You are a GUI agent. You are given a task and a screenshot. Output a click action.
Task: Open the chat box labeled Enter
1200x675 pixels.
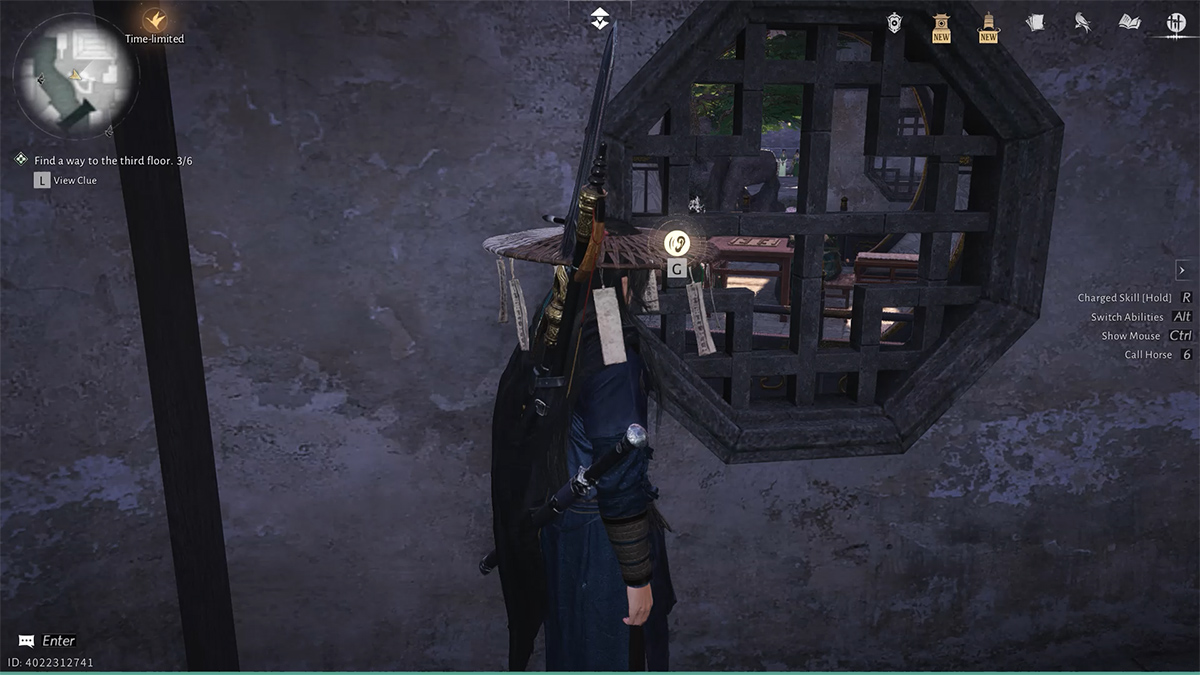click(48, 640)
